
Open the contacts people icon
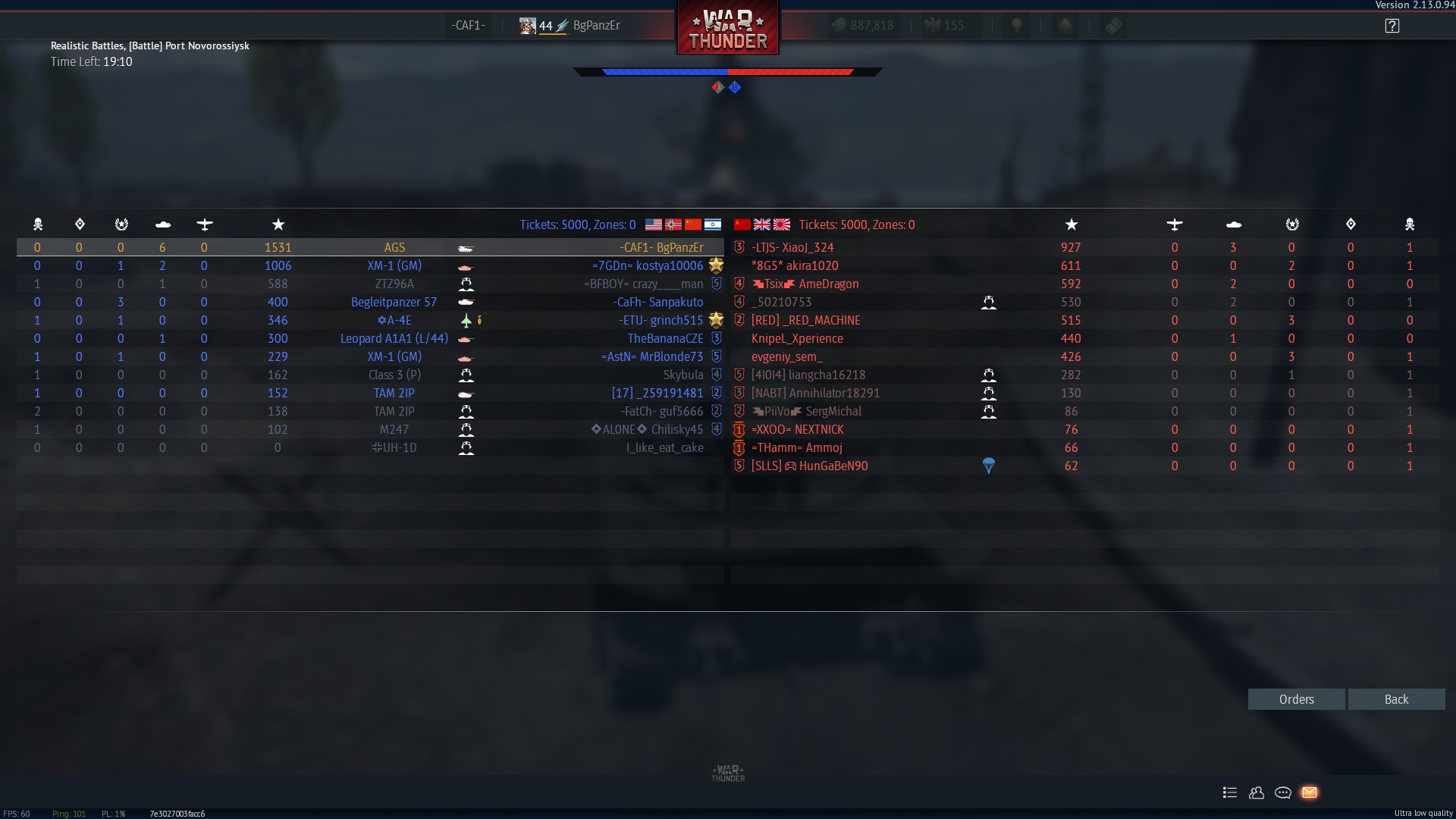[x=1256, y=792]
